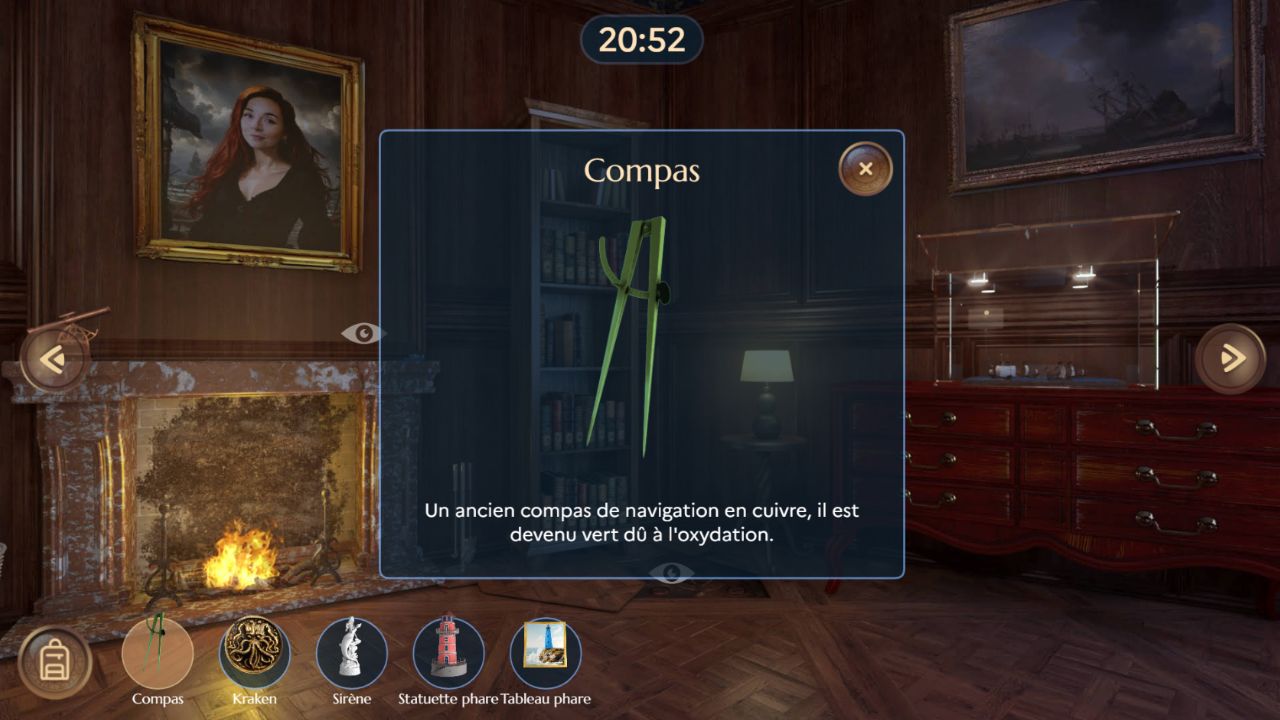This screenshot has width=1280, height=720.
Task: Choose the Sirène statue item
Action: (x=351, y=653)
